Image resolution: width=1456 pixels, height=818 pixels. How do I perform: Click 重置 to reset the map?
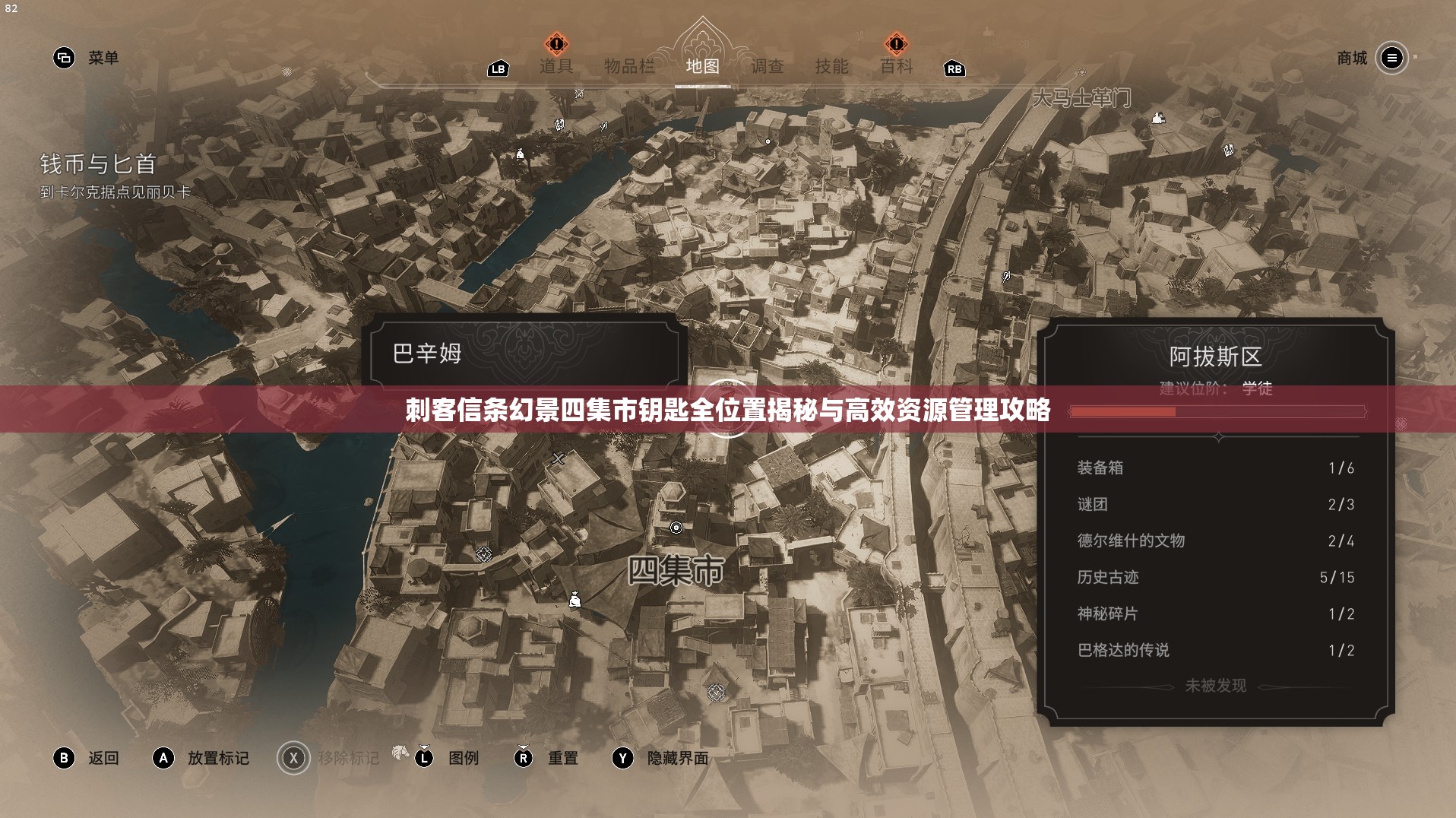tap(546, 758)
